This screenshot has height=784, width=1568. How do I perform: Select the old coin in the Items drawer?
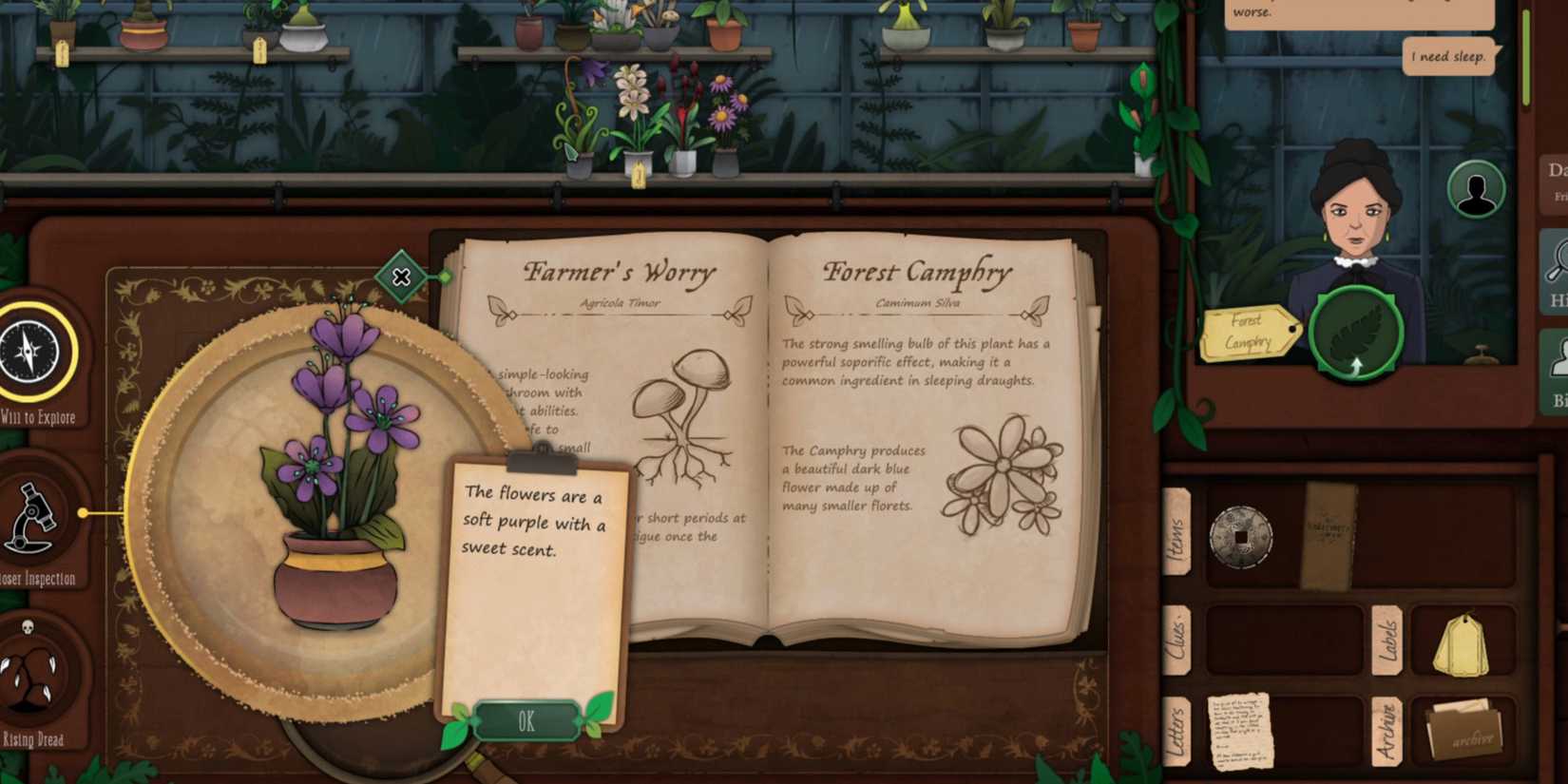[x=1240, y=537]
